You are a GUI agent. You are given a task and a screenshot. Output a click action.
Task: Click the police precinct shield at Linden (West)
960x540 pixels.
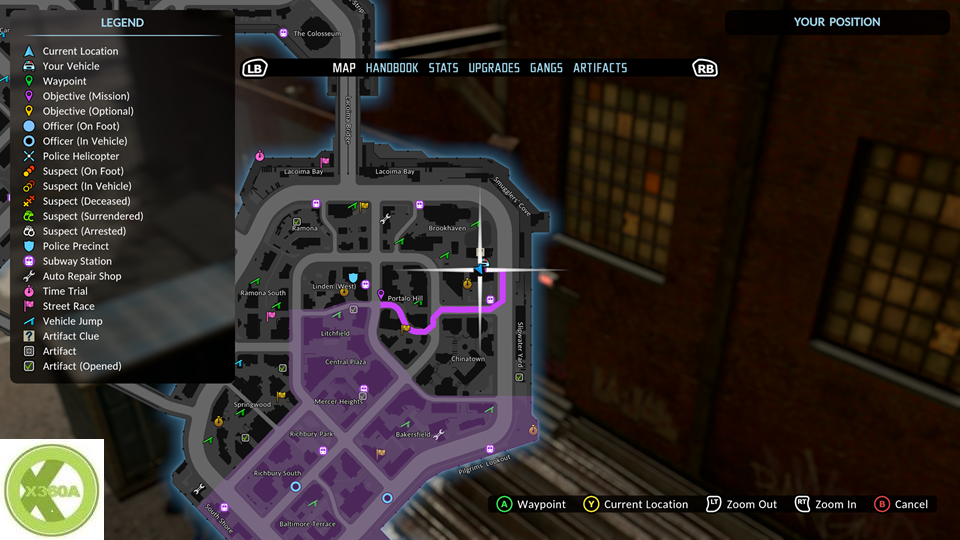(352, 275)
